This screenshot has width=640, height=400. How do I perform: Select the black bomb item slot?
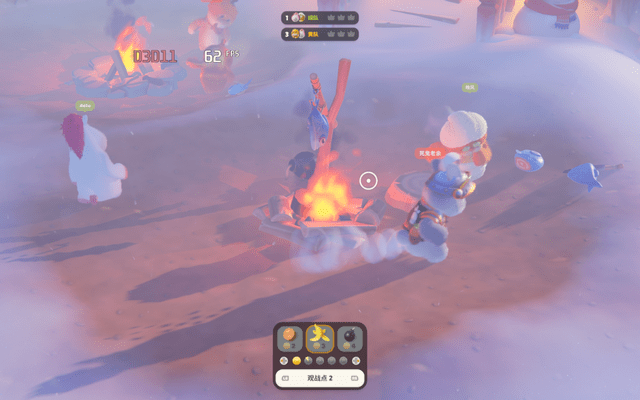point(348,338)
